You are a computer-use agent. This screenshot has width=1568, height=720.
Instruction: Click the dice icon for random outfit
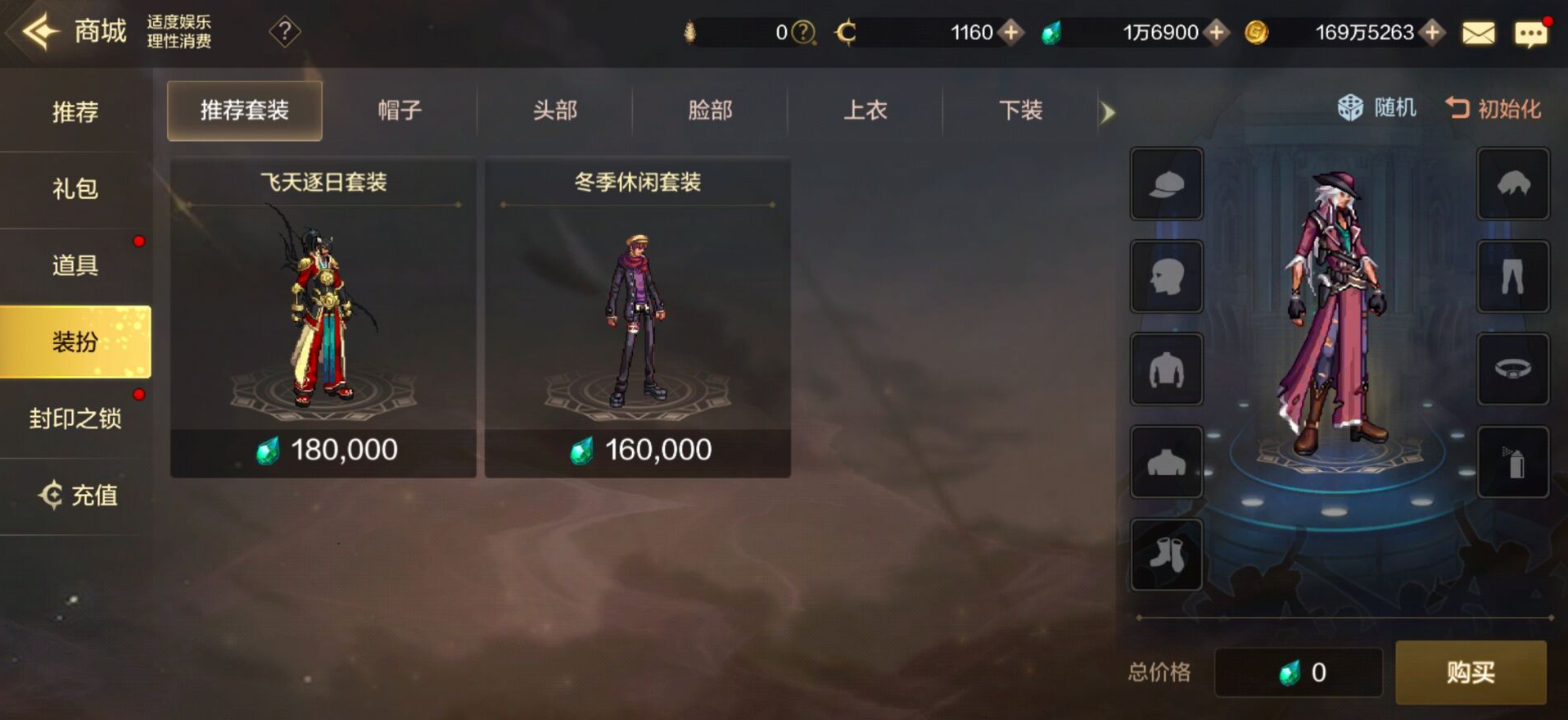point(1348,109)
